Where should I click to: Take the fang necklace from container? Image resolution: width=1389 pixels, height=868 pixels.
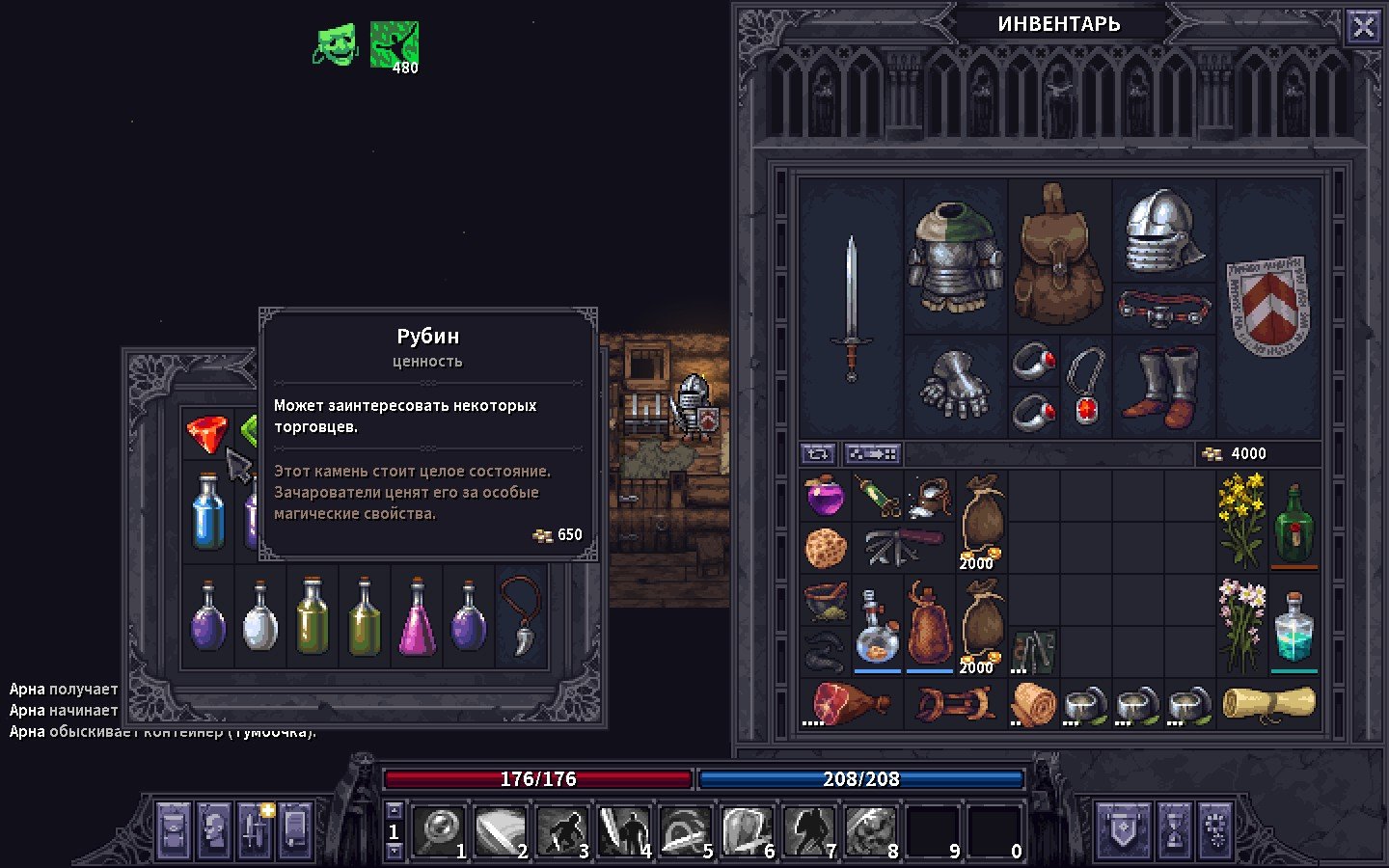click(521, 615)
